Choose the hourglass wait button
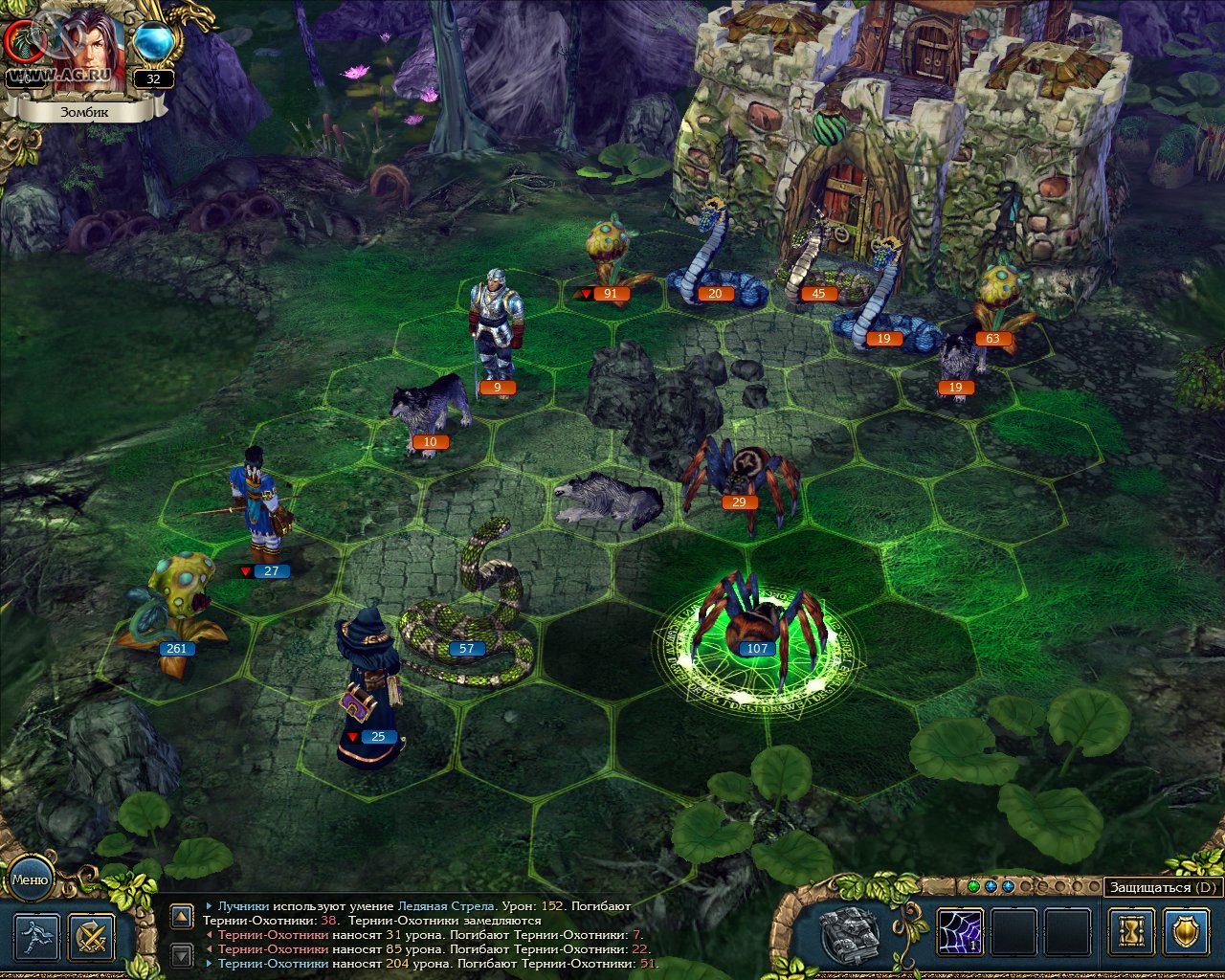1225x980 pixels. point(1131,931)
